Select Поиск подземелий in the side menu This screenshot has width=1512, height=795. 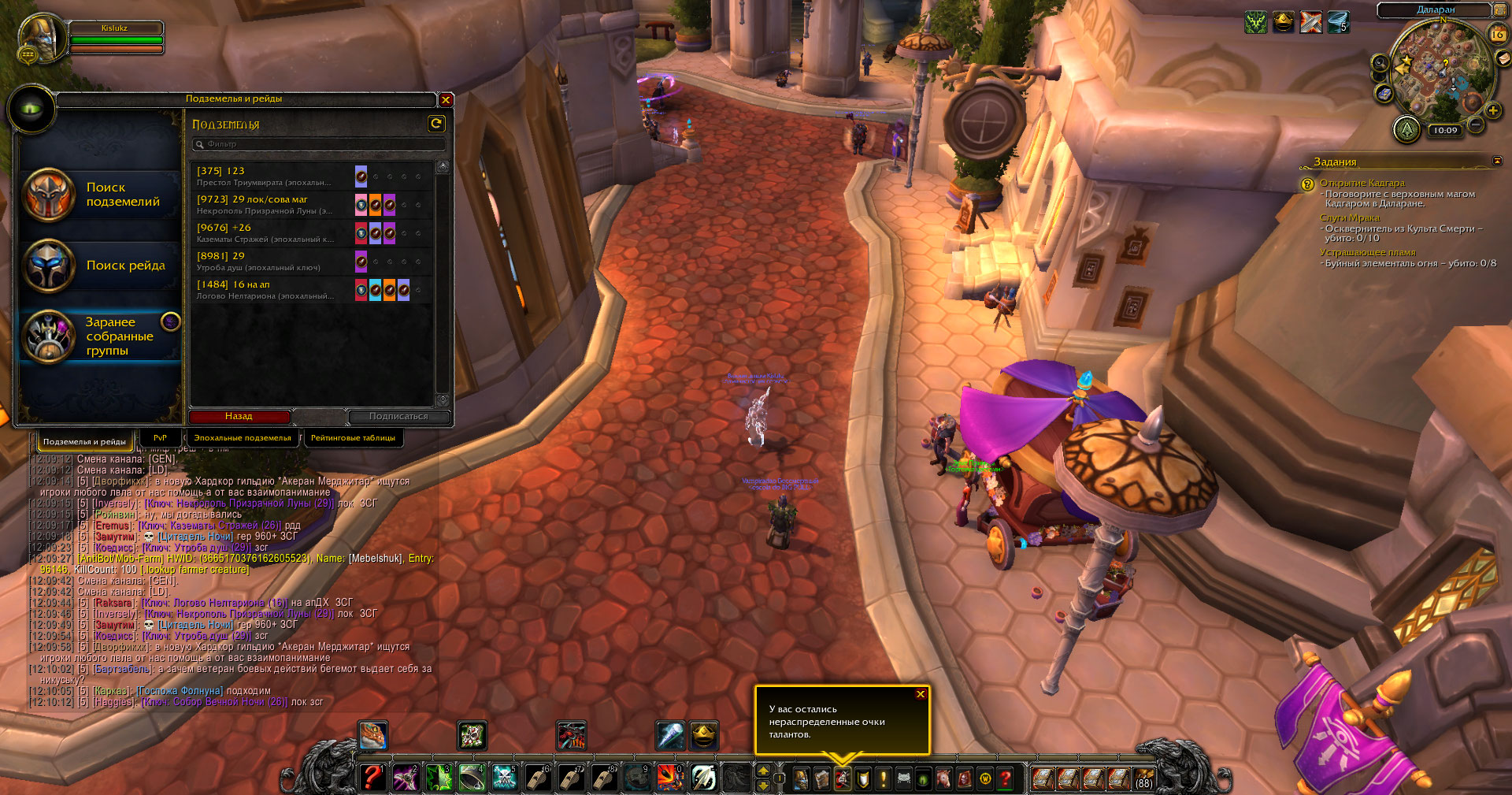[x=101, y=195]
